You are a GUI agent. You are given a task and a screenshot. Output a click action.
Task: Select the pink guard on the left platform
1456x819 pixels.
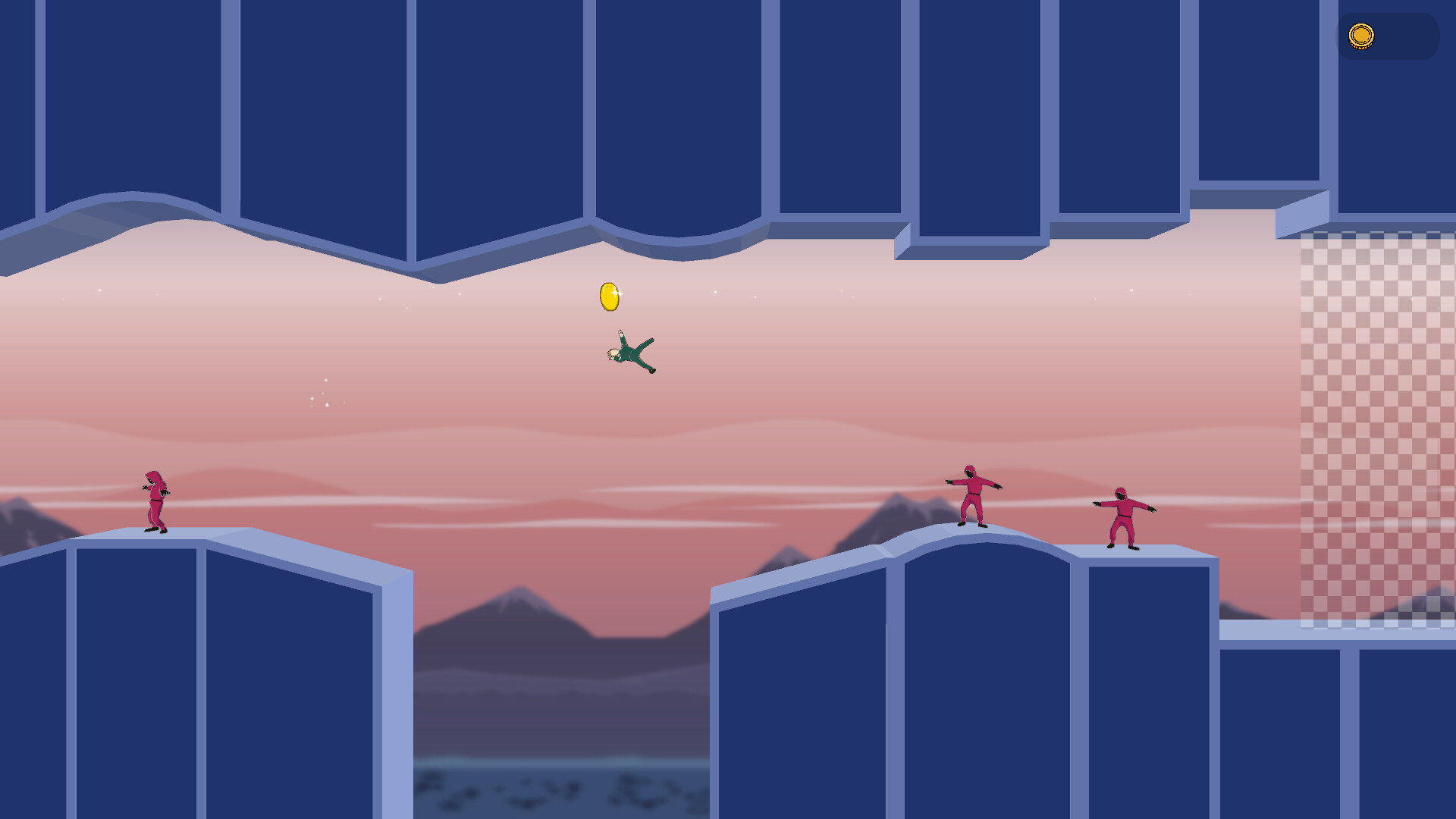(154, 500)
